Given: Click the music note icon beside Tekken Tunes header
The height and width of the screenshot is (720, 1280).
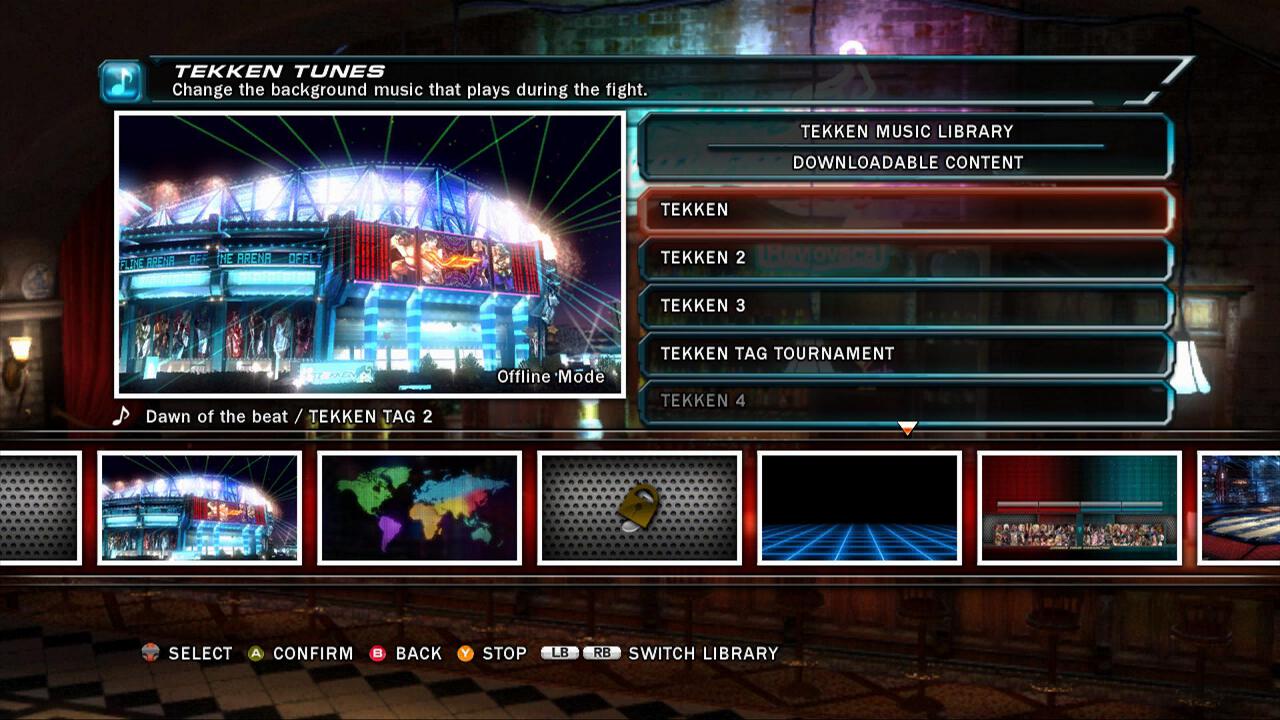Looking at the screenshot, I should point(119,79).
